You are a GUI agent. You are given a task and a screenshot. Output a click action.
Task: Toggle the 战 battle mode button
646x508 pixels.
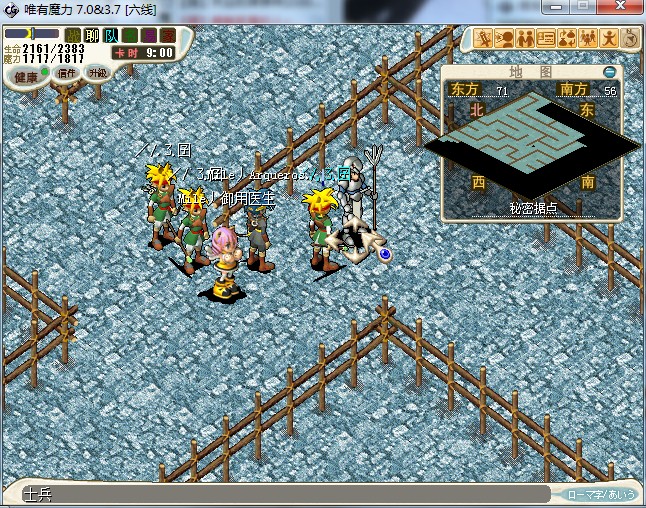tap(73, 36)
